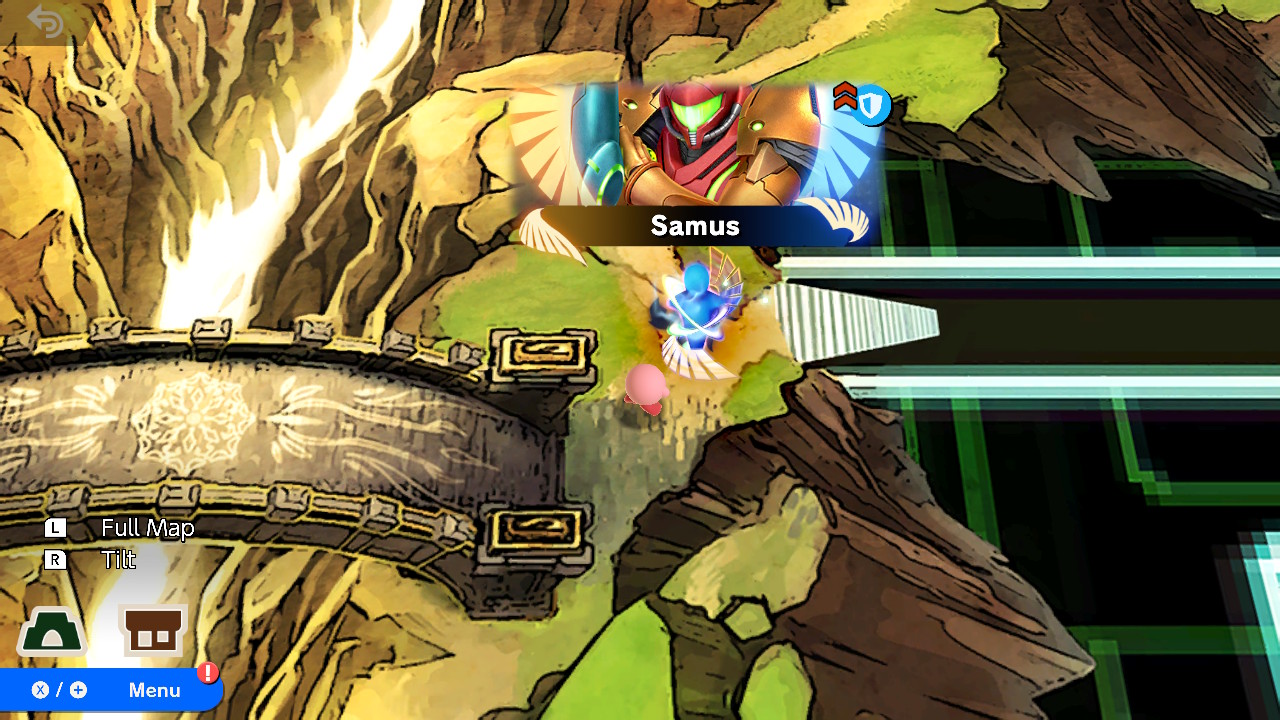Viewport: 1280px width, 720px height.
Task: Click the blue shield type icon
Action: coord(873,105)
